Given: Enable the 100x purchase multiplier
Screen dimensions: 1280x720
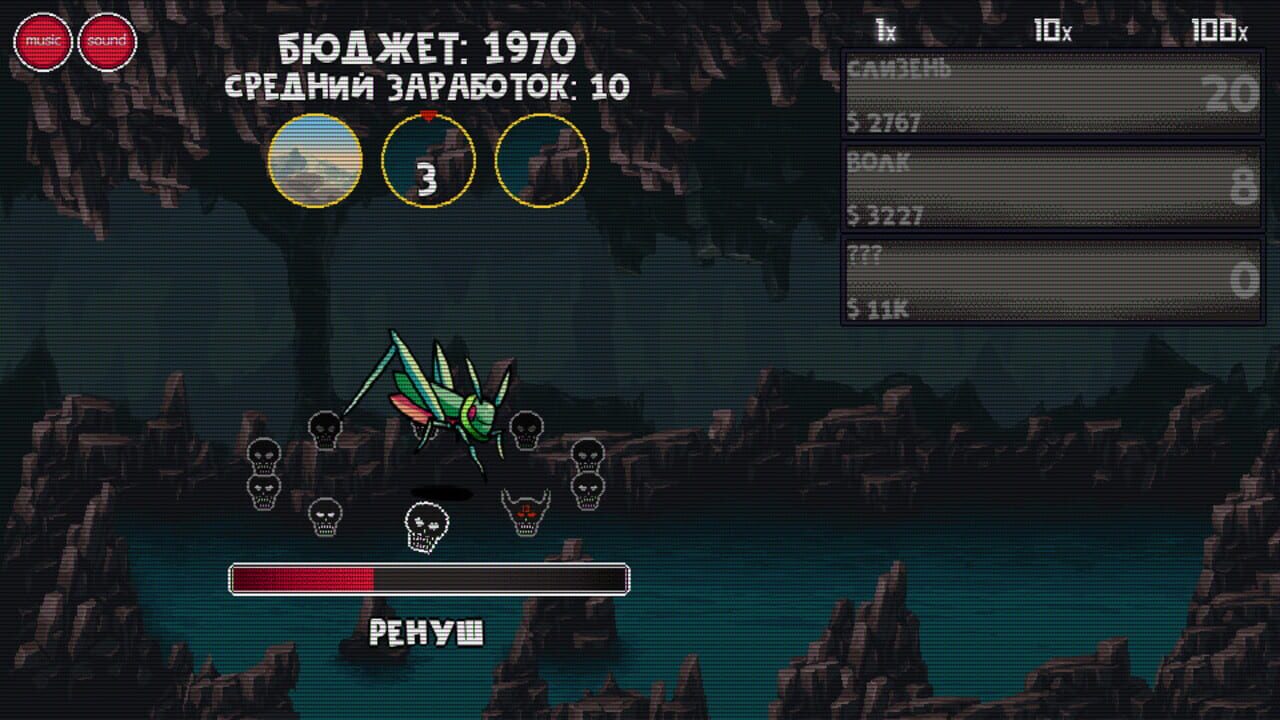Looking at the screenshot, I should (1219, 30).
